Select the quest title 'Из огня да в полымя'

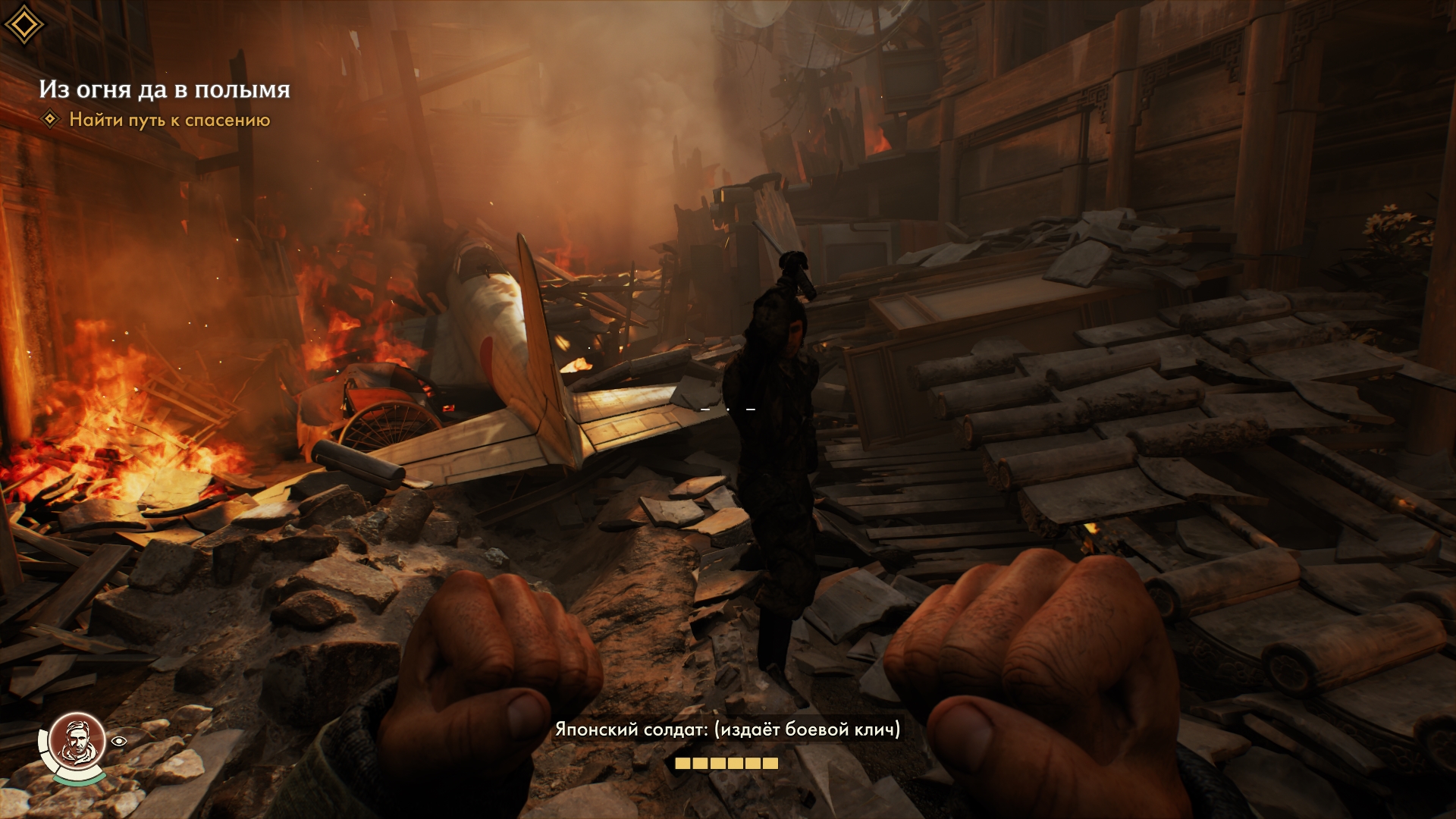pos(165,89)
